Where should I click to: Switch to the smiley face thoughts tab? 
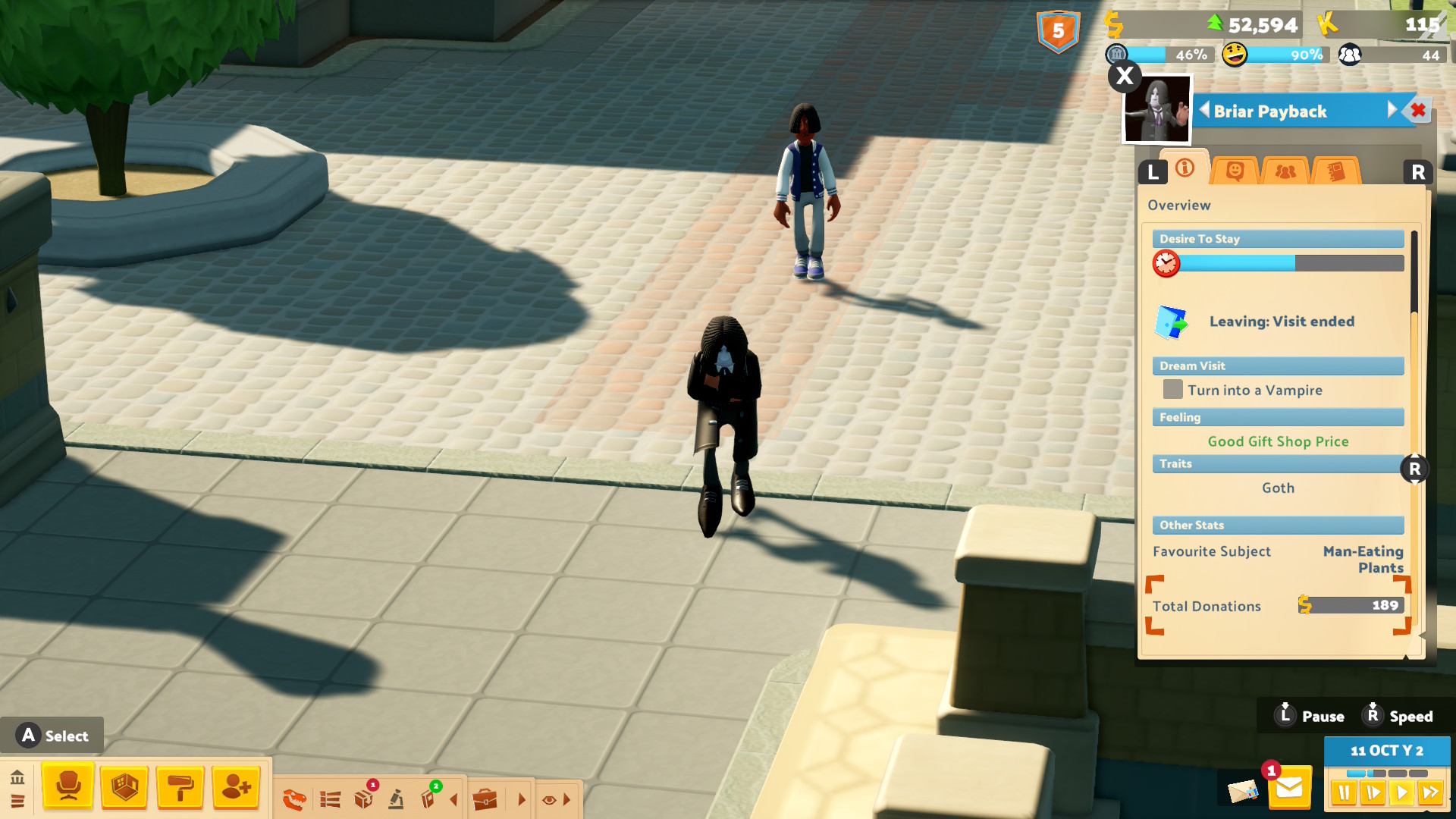1235,171
